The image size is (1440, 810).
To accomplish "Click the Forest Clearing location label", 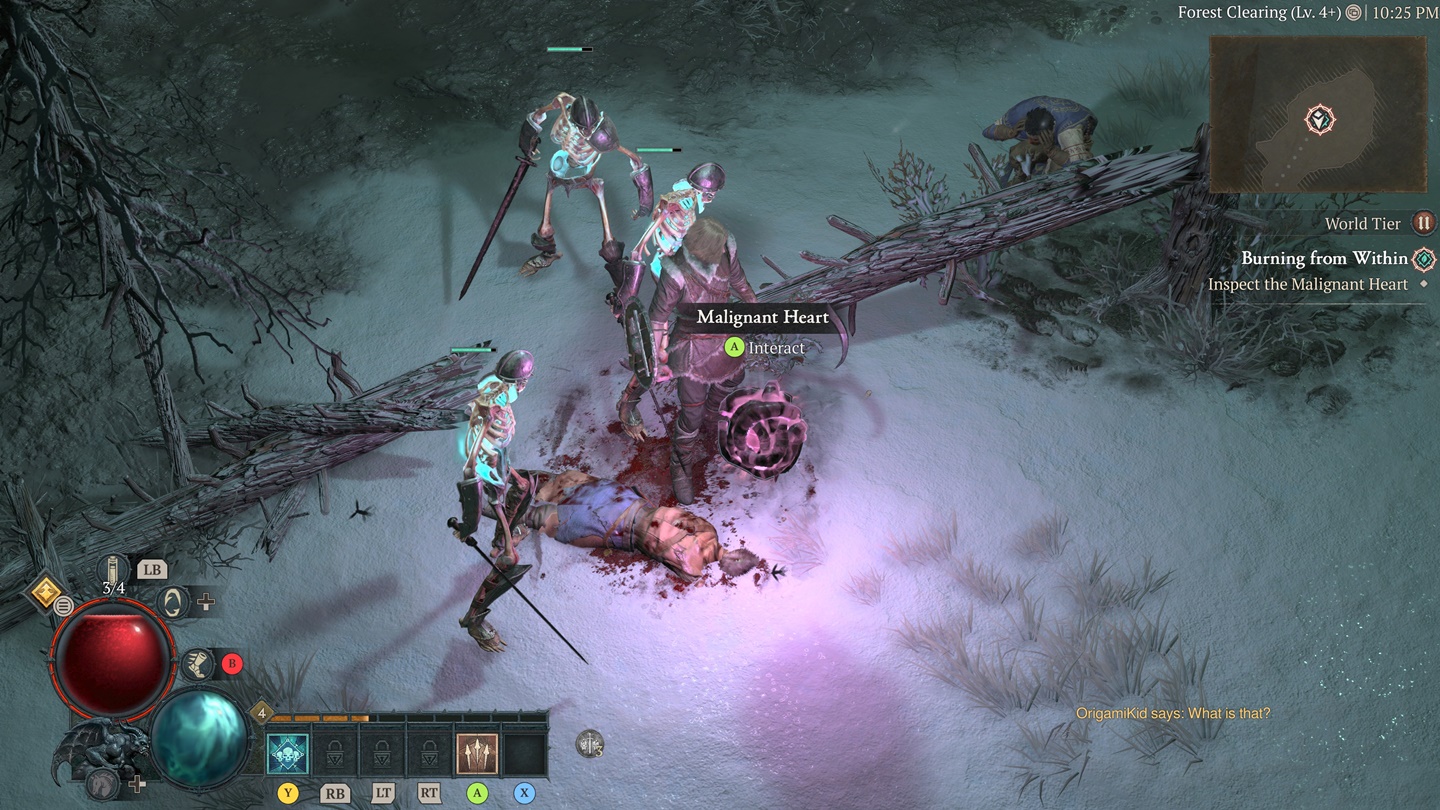I will pyautogui.click(x=1259, y=13).
